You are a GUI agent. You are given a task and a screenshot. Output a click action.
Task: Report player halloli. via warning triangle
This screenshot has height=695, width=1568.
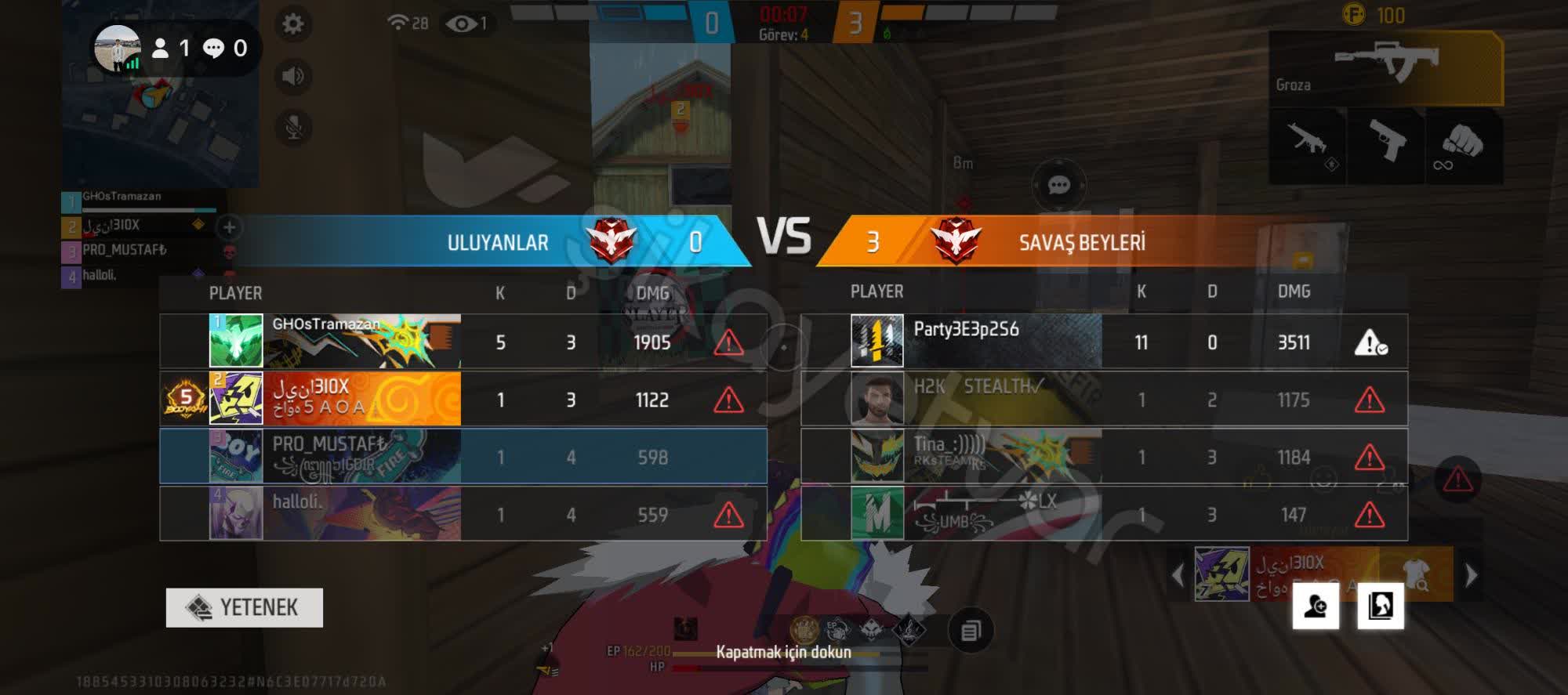pos(728,515)
